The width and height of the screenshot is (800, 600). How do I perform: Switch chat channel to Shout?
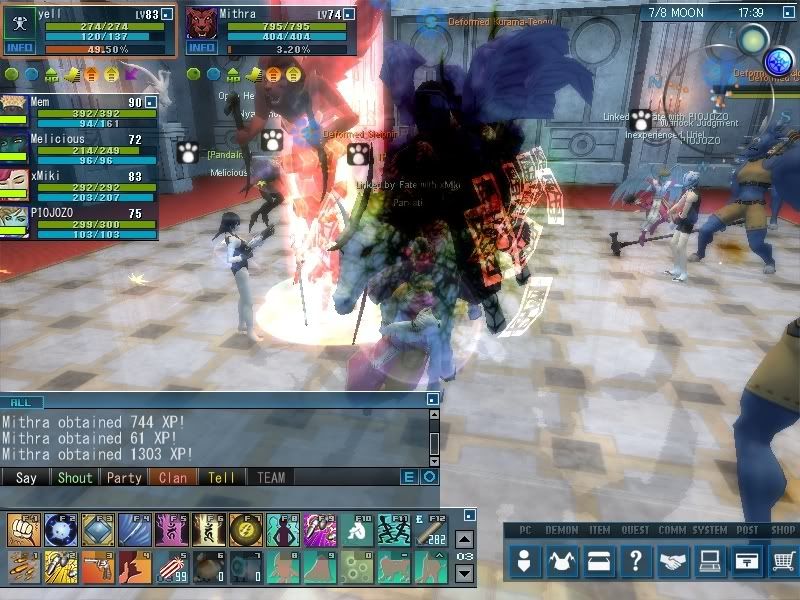[x=75, y=478]
